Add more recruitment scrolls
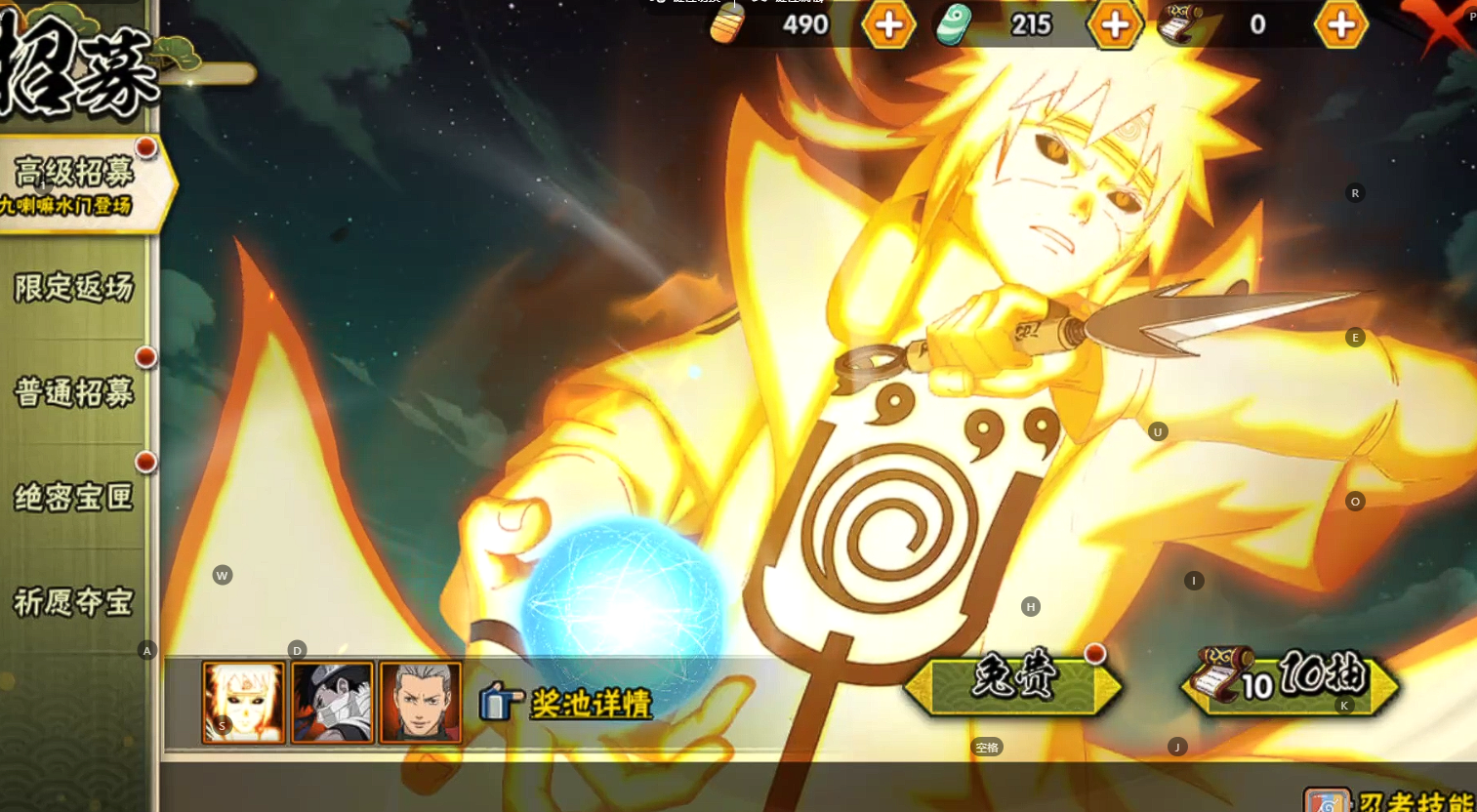The height and width of the screenshot is (812, 1477). (1341, 24)
